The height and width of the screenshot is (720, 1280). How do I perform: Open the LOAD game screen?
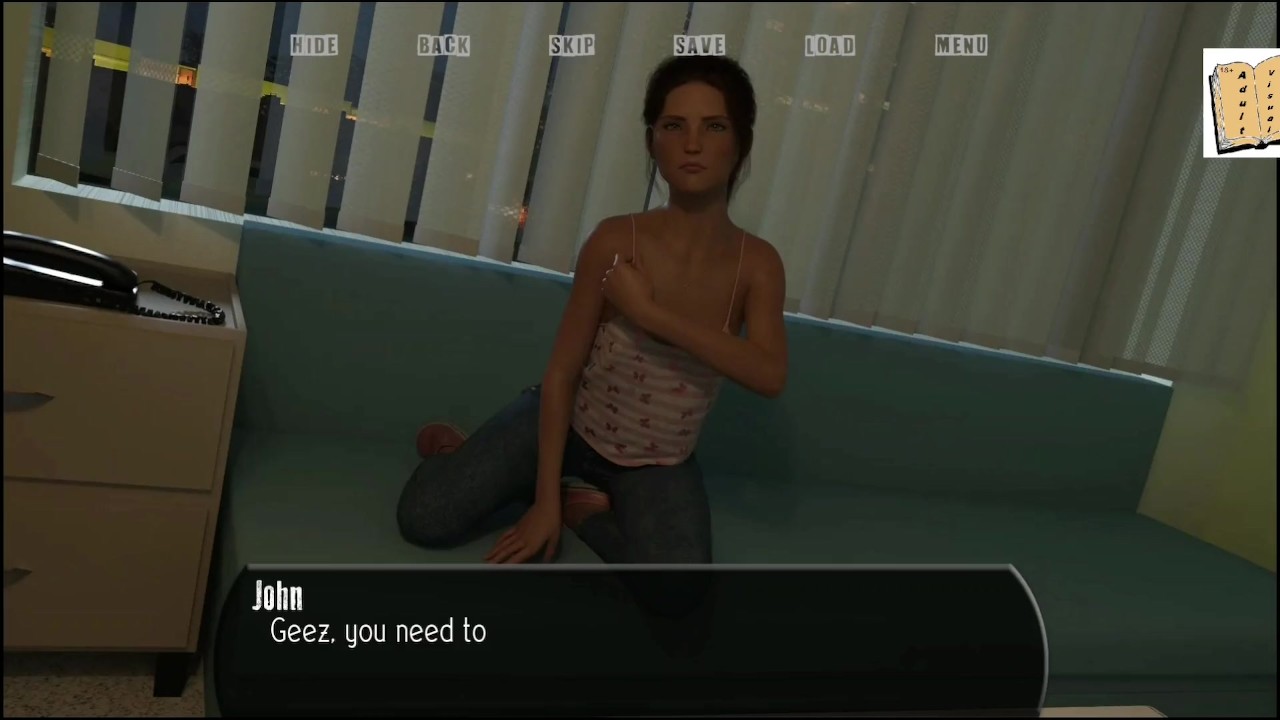click(830, 45)
